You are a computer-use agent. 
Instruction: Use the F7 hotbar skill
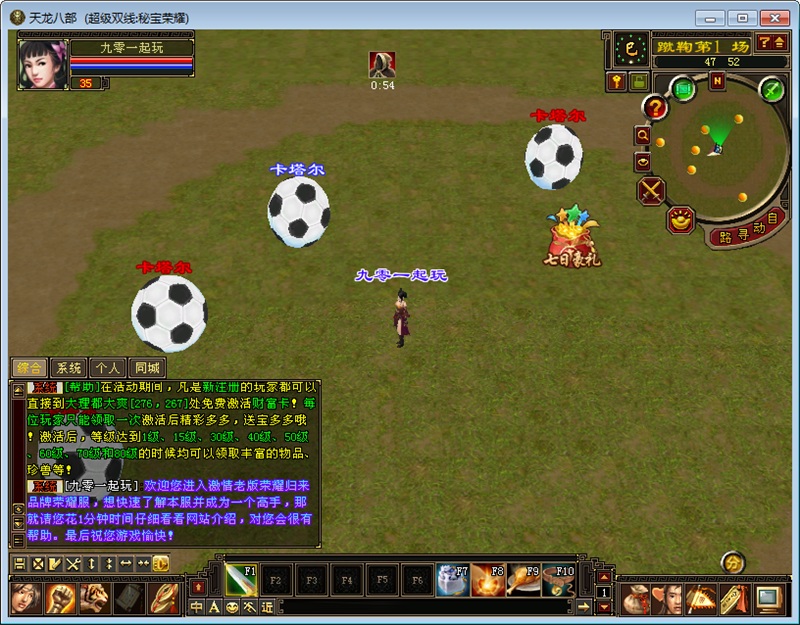(454, 579)
